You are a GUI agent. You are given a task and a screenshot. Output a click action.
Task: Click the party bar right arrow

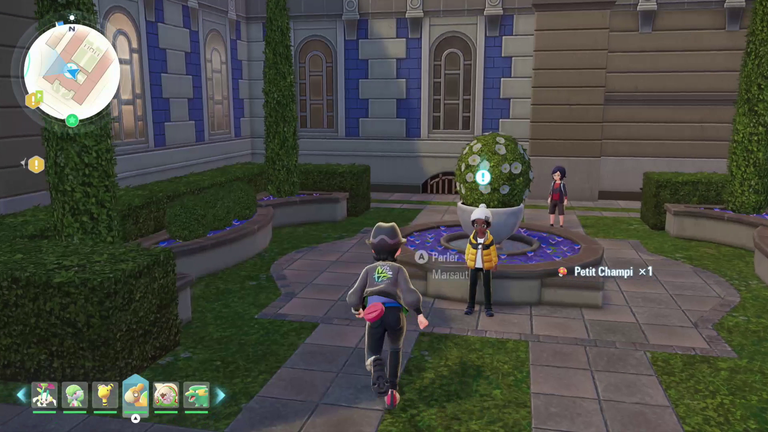coord(220,395)
